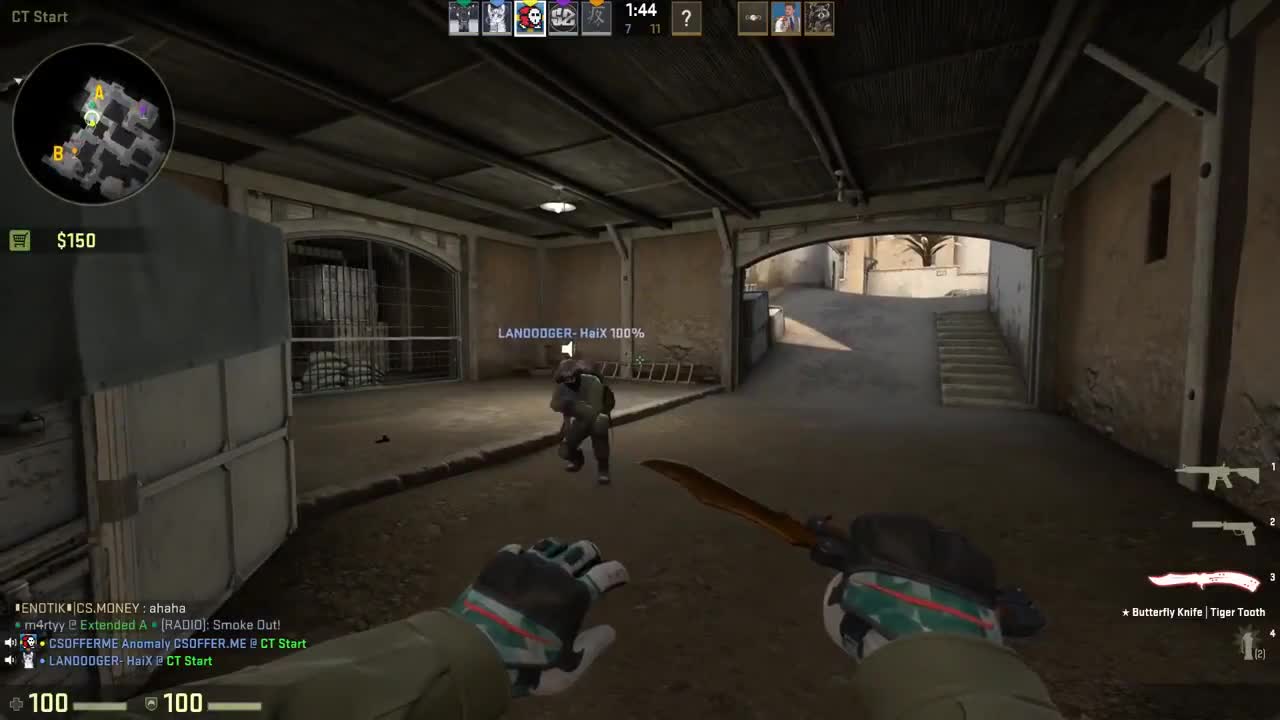Click the armor shield icon next to health
This screenshot has height=720, width=1280.
pyautogui.click(x=151, y=703)
